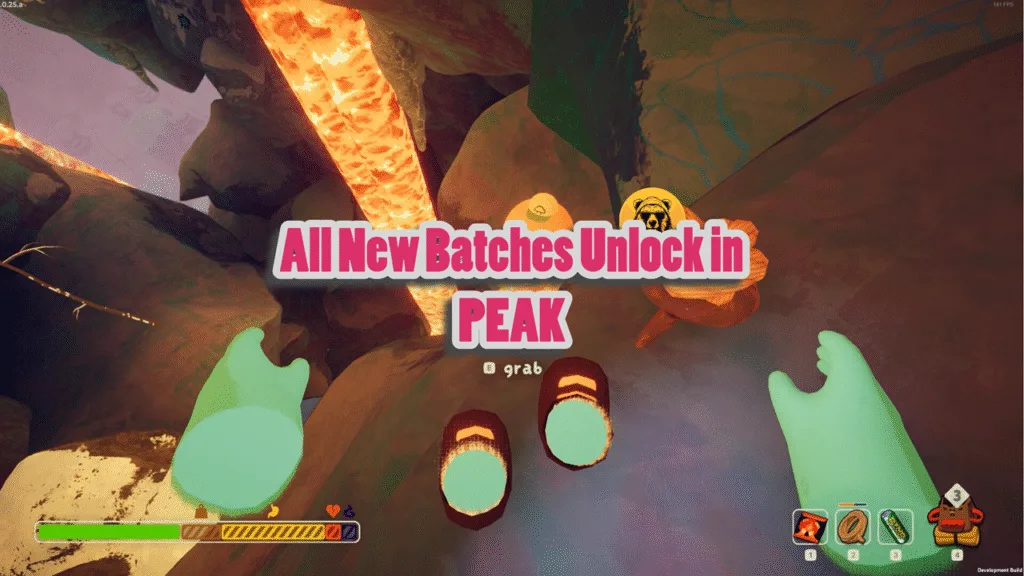This screenshot has width=1024, height=576.
Task: Select the coiled rope in the hotbar
Action: (x=852, y=525)
